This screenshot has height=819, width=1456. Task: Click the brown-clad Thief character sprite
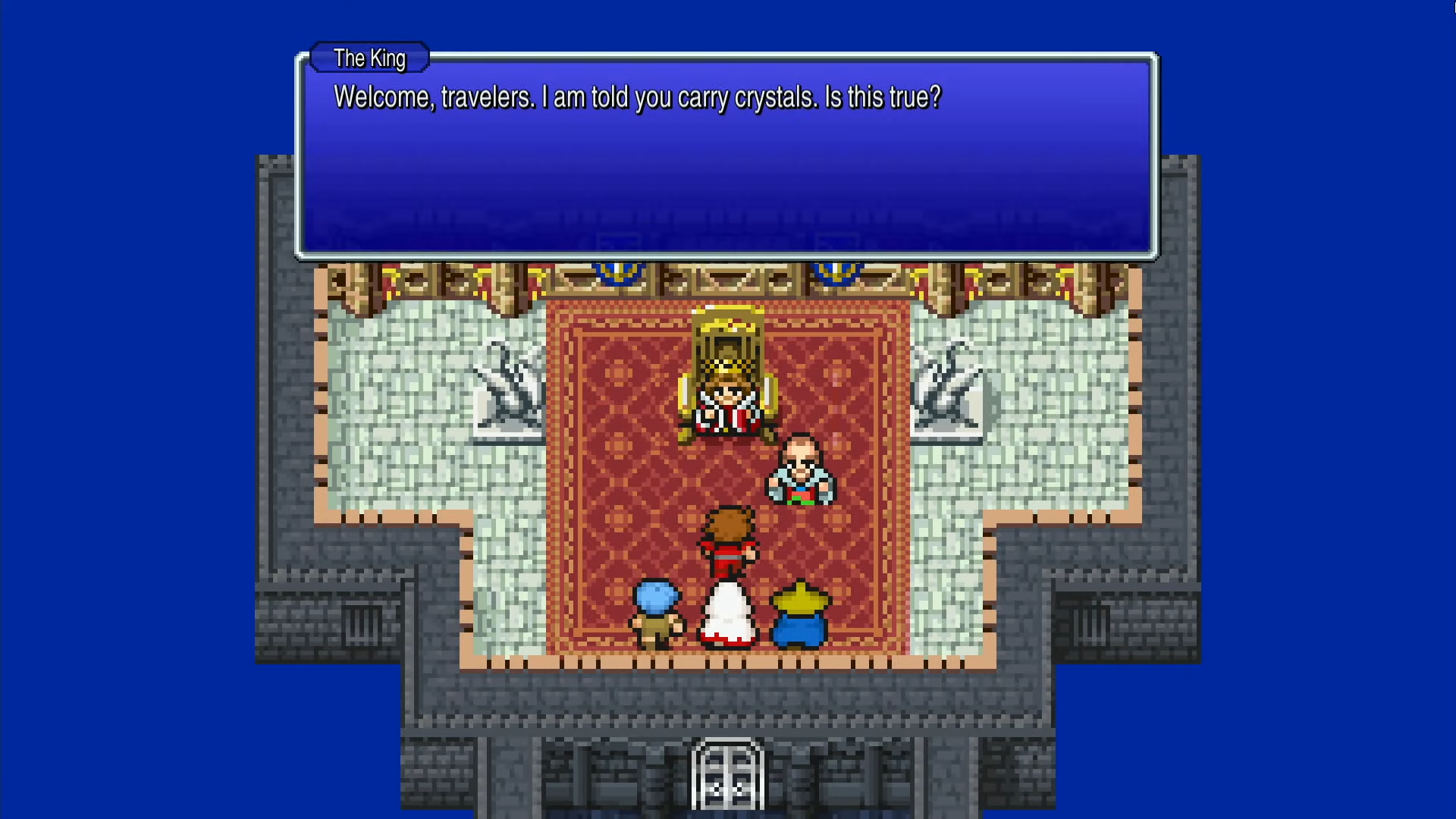pyautogui.click(x=658, y=614)
